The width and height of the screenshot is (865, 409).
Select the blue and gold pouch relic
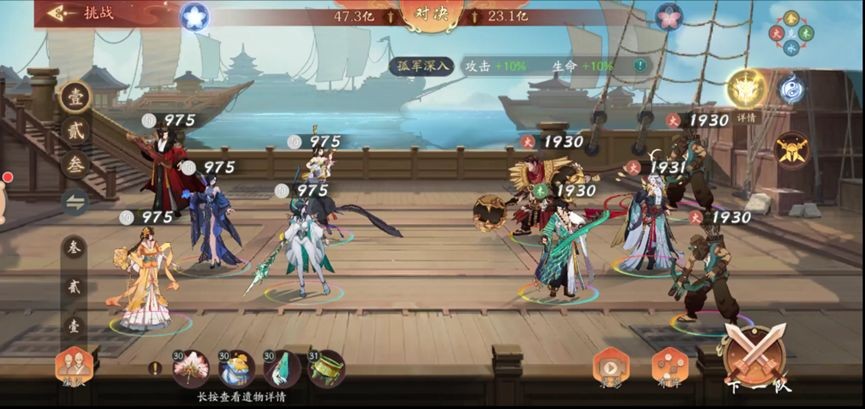237,369
